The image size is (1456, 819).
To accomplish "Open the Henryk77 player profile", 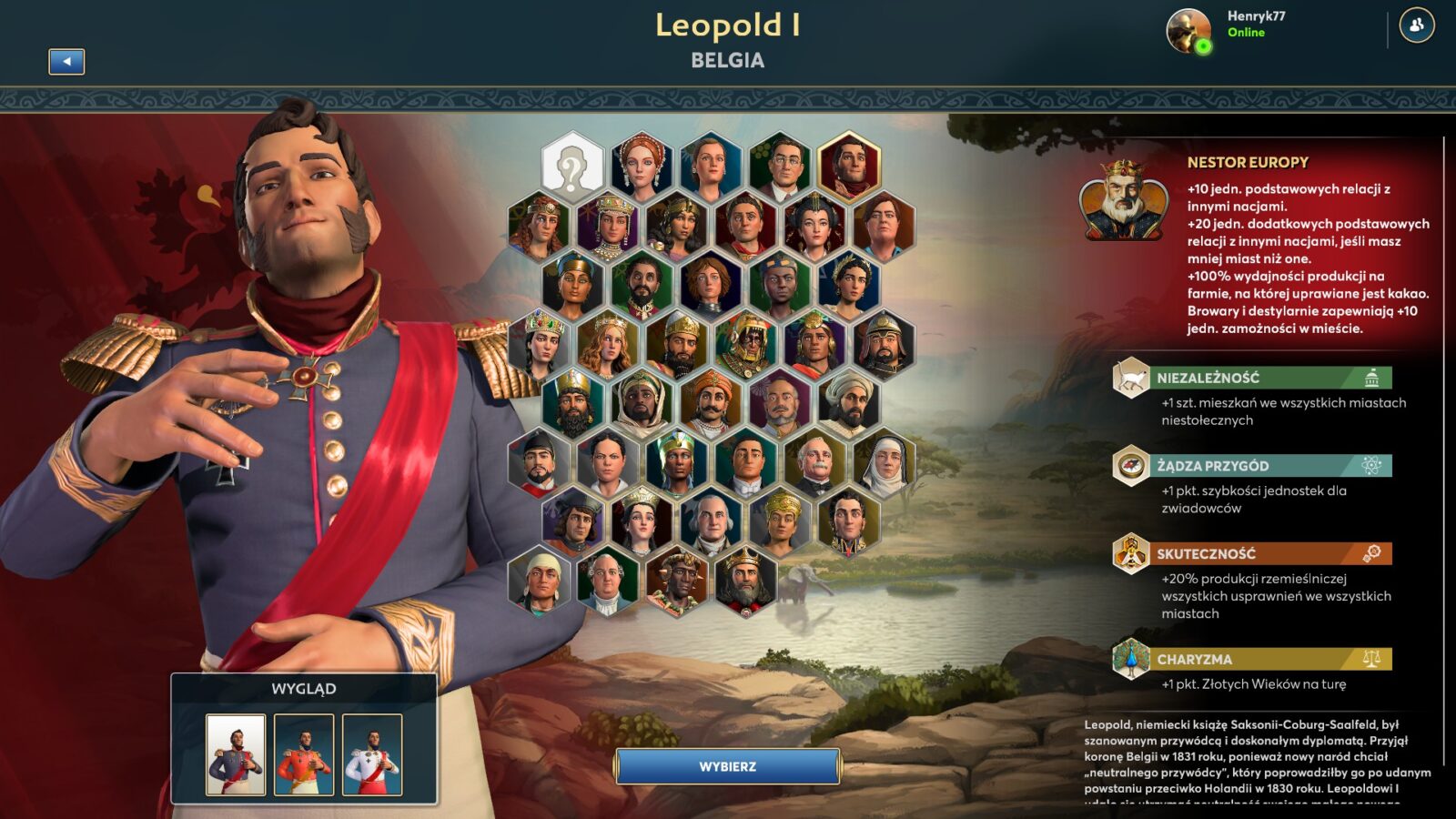I will (x=1226, y=29).
